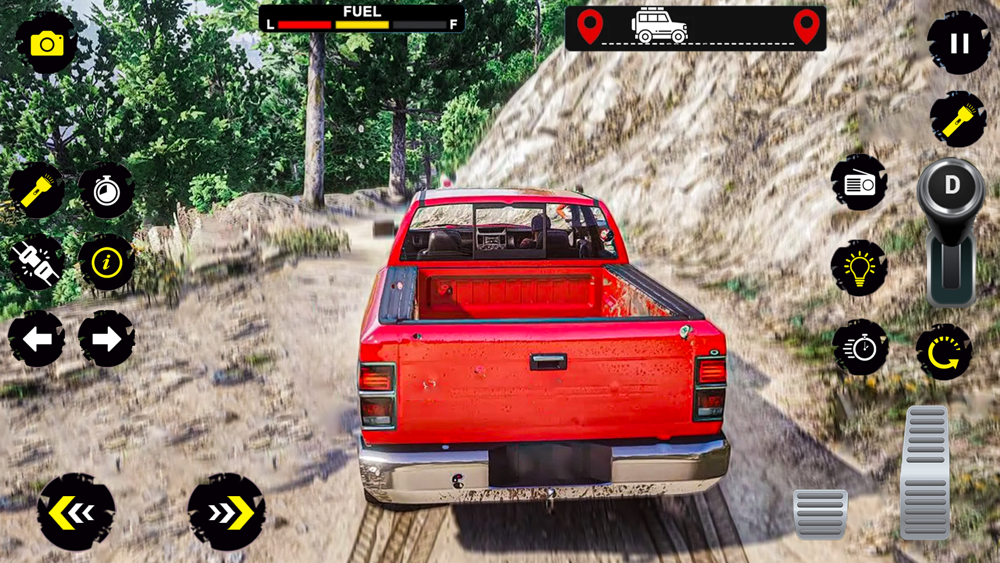Tap the yellow camera view button
Image resolution: width=1000 pixels, height=563 pixels.
(x=46, y=43)
